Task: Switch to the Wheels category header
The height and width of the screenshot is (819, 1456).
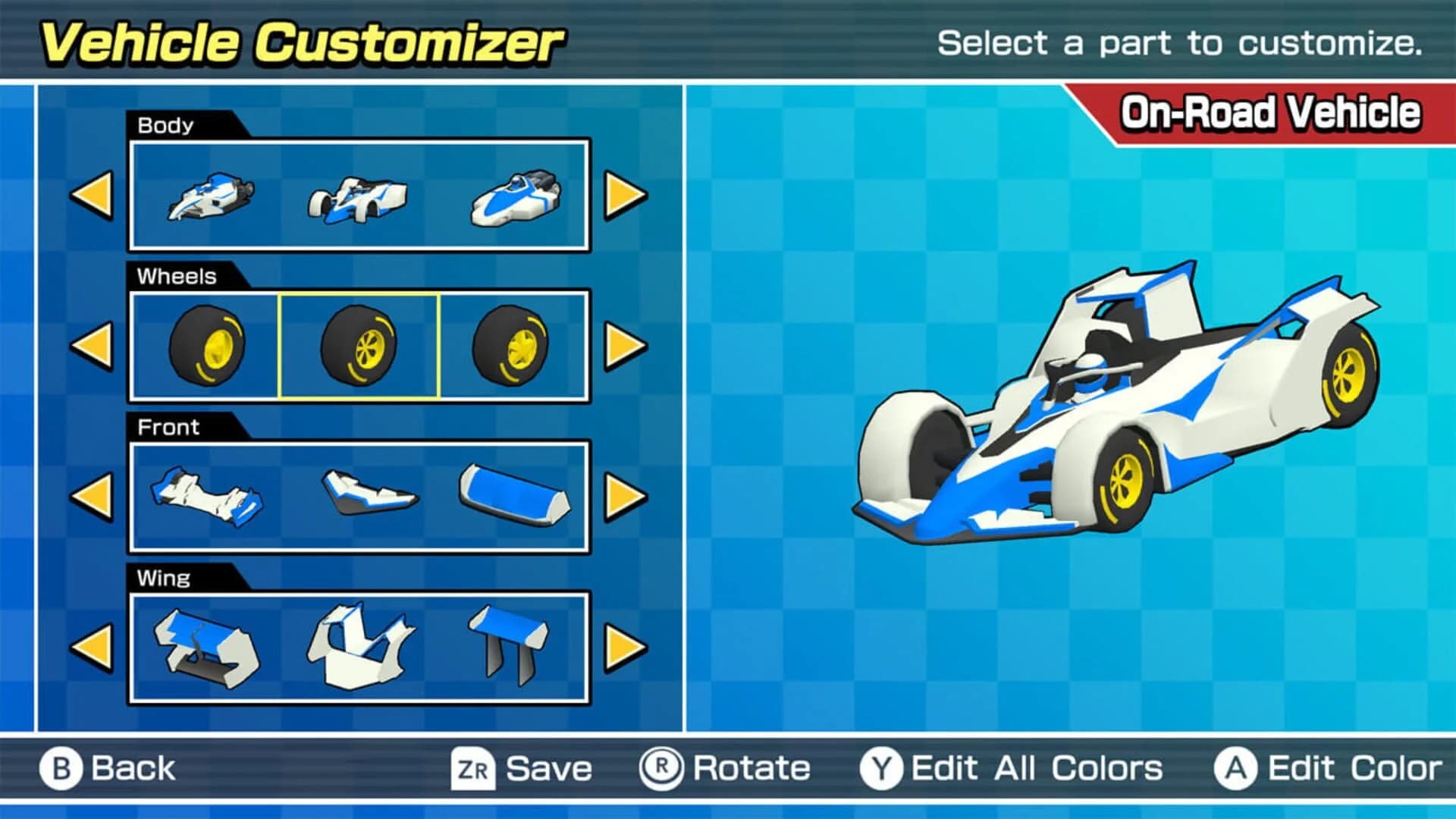Action: click(176, 276)
